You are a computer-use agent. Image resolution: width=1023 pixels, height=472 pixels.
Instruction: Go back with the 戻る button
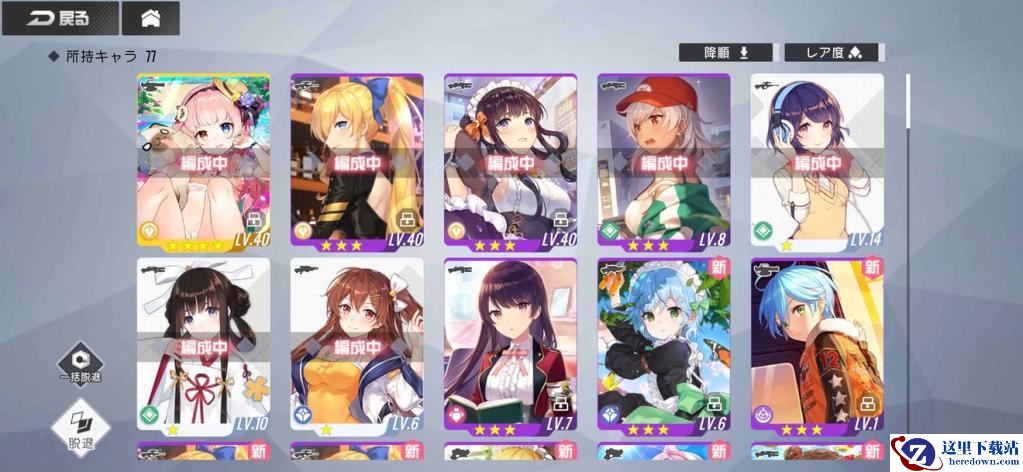coord(59,18)
